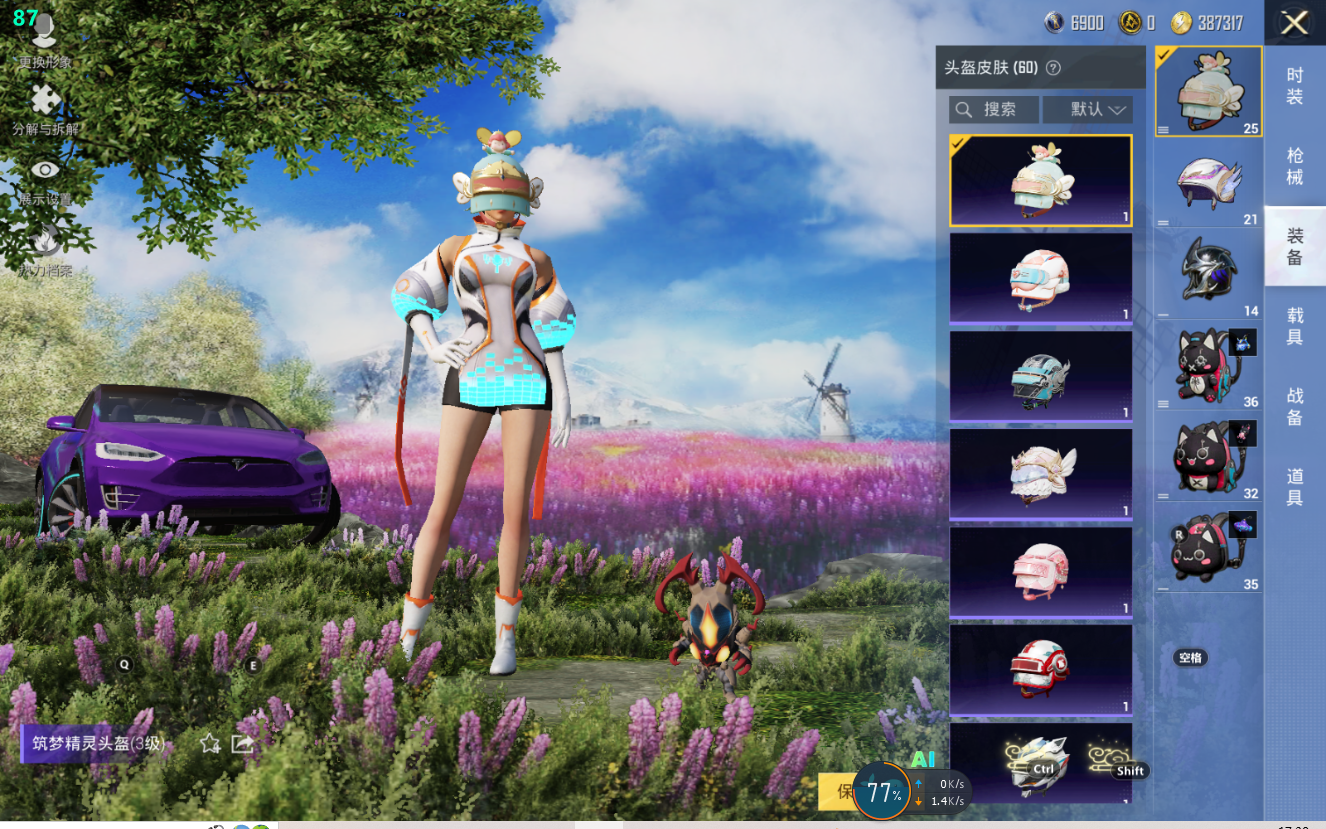Close the wardrobe with the X button
This screenshot has width=1326, height=829.
(x=1294, y=23)
